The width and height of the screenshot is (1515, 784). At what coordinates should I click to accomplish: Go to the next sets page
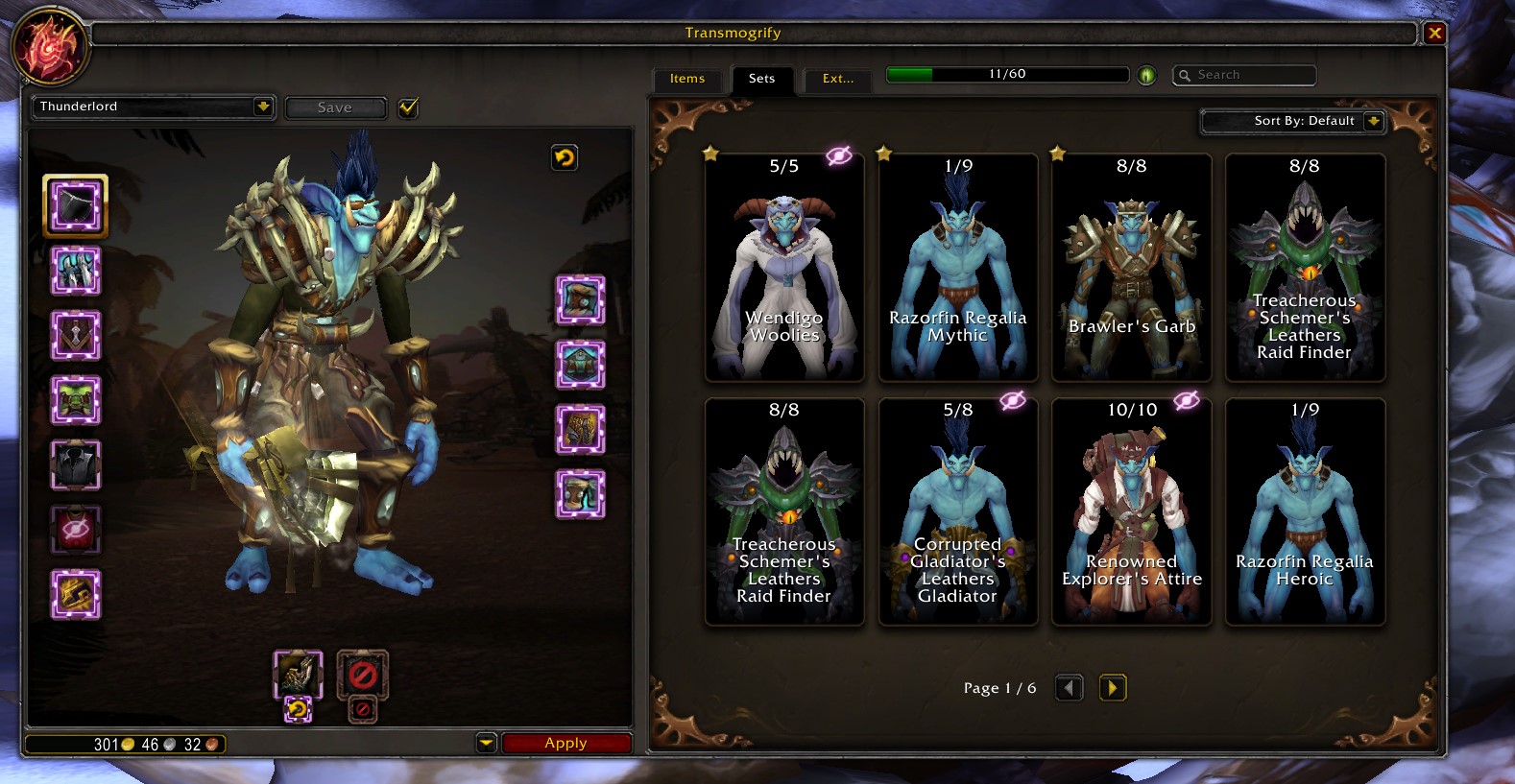[1112, 688]
